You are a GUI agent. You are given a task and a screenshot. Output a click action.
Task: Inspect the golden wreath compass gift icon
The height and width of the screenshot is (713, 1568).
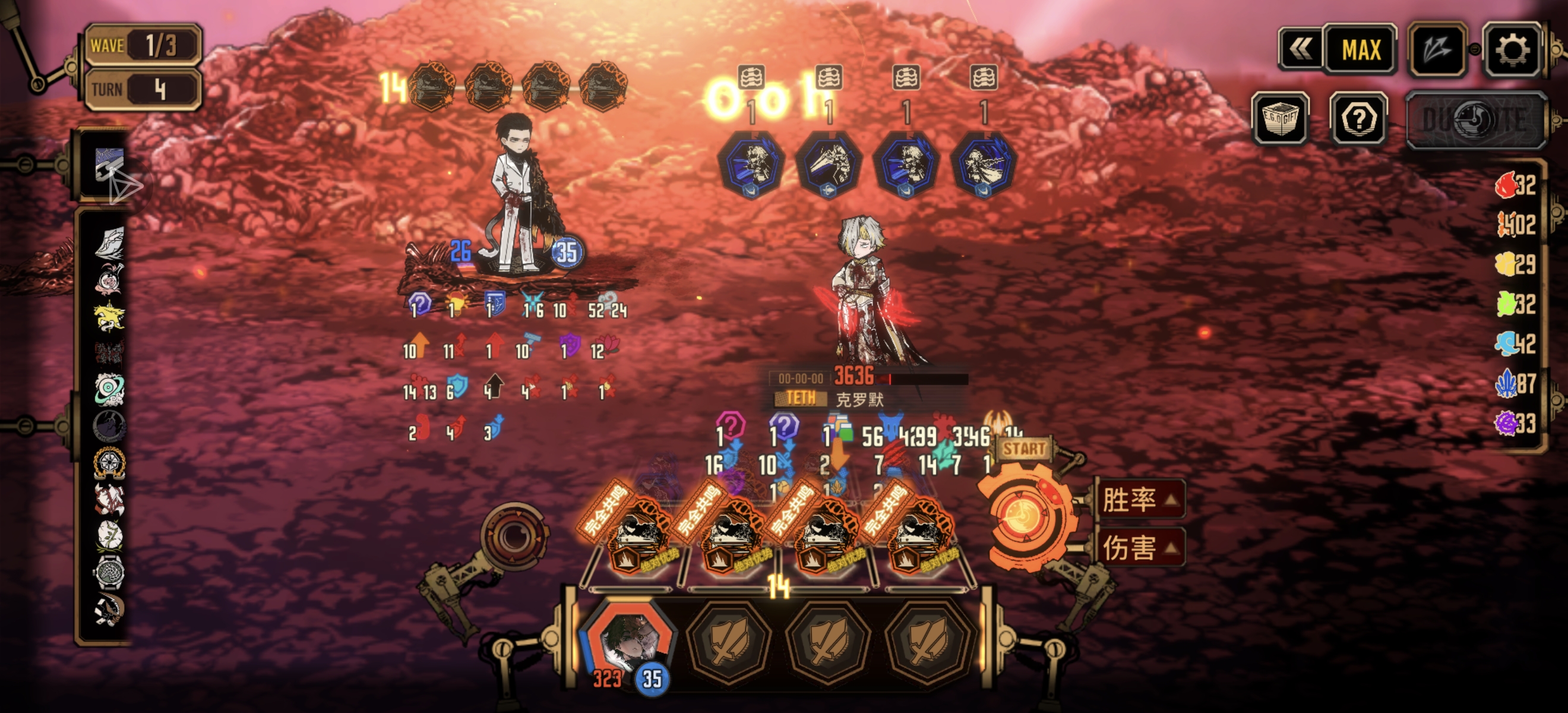pos(109,463)
